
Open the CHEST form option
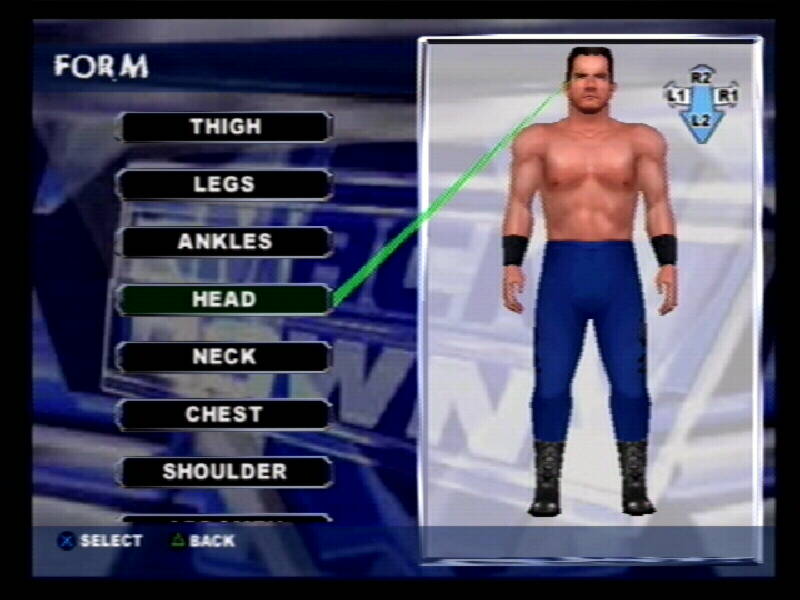point(225,414)
